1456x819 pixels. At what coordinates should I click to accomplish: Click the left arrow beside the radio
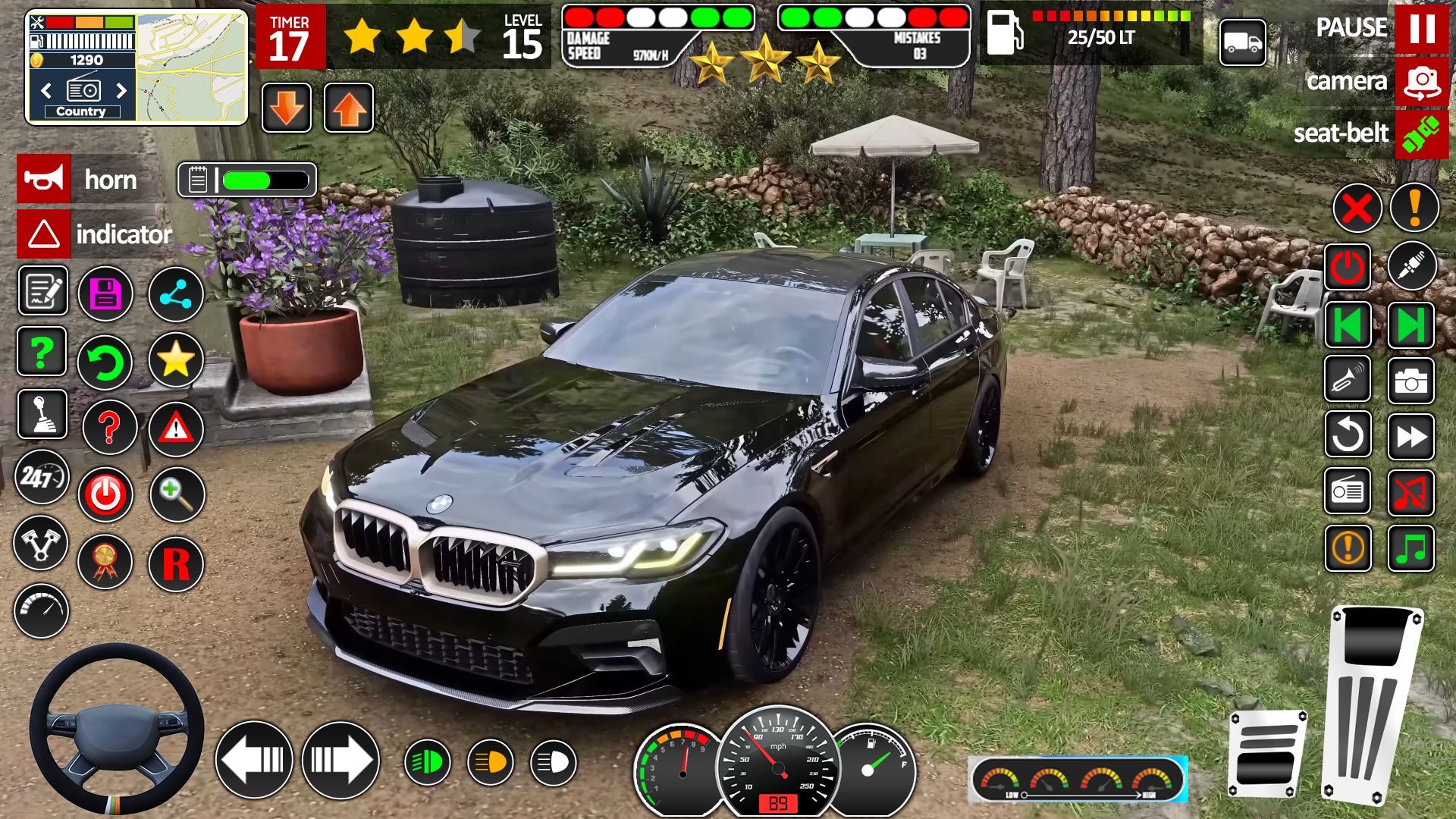point(45,91)
